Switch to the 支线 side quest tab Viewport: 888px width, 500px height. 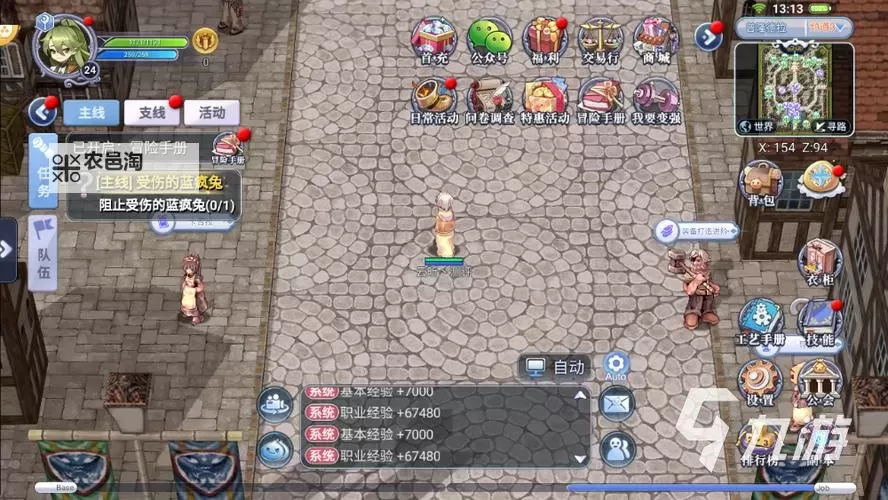coord(152,112)
